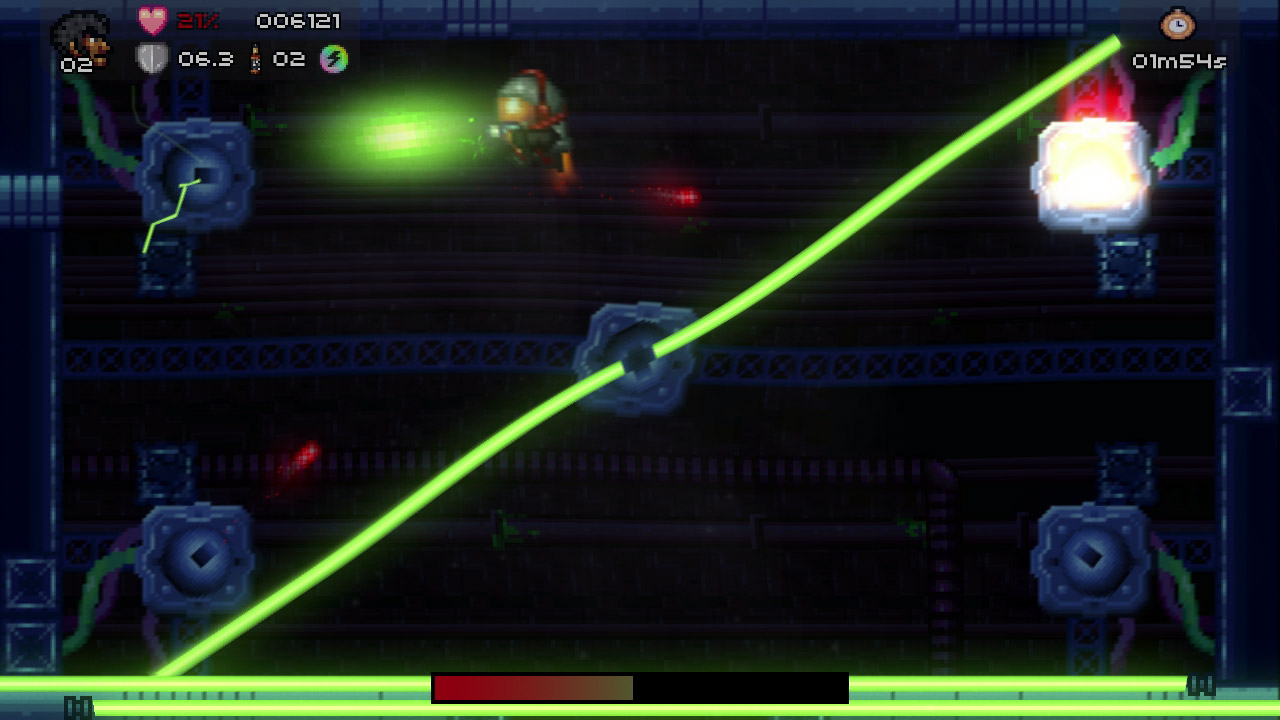Click the shield value 06.3
Screen dimensions: 1280x720
tap(205, 59)
